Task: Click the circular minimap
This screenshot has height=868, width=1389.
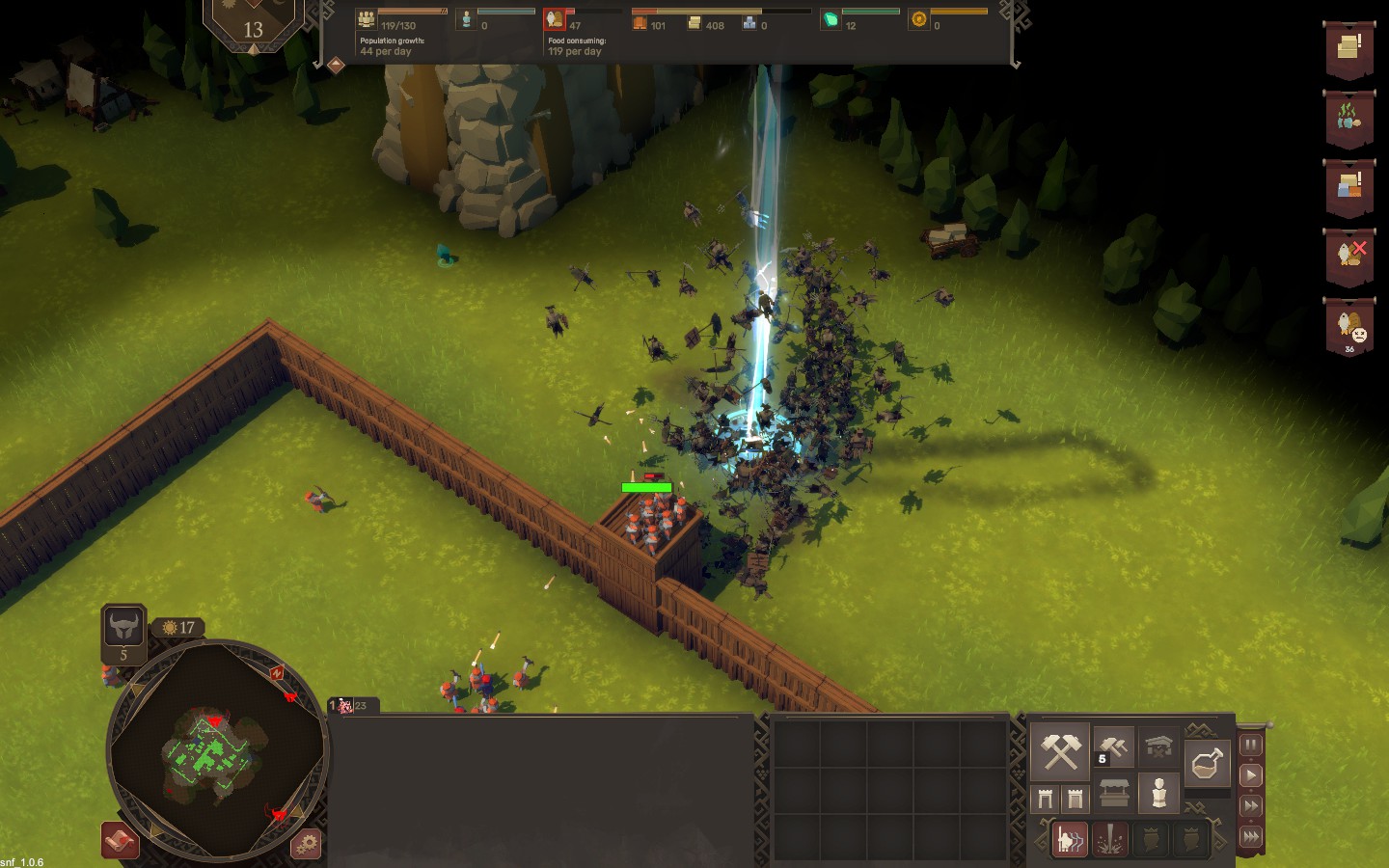Action: tap(217, 750)
